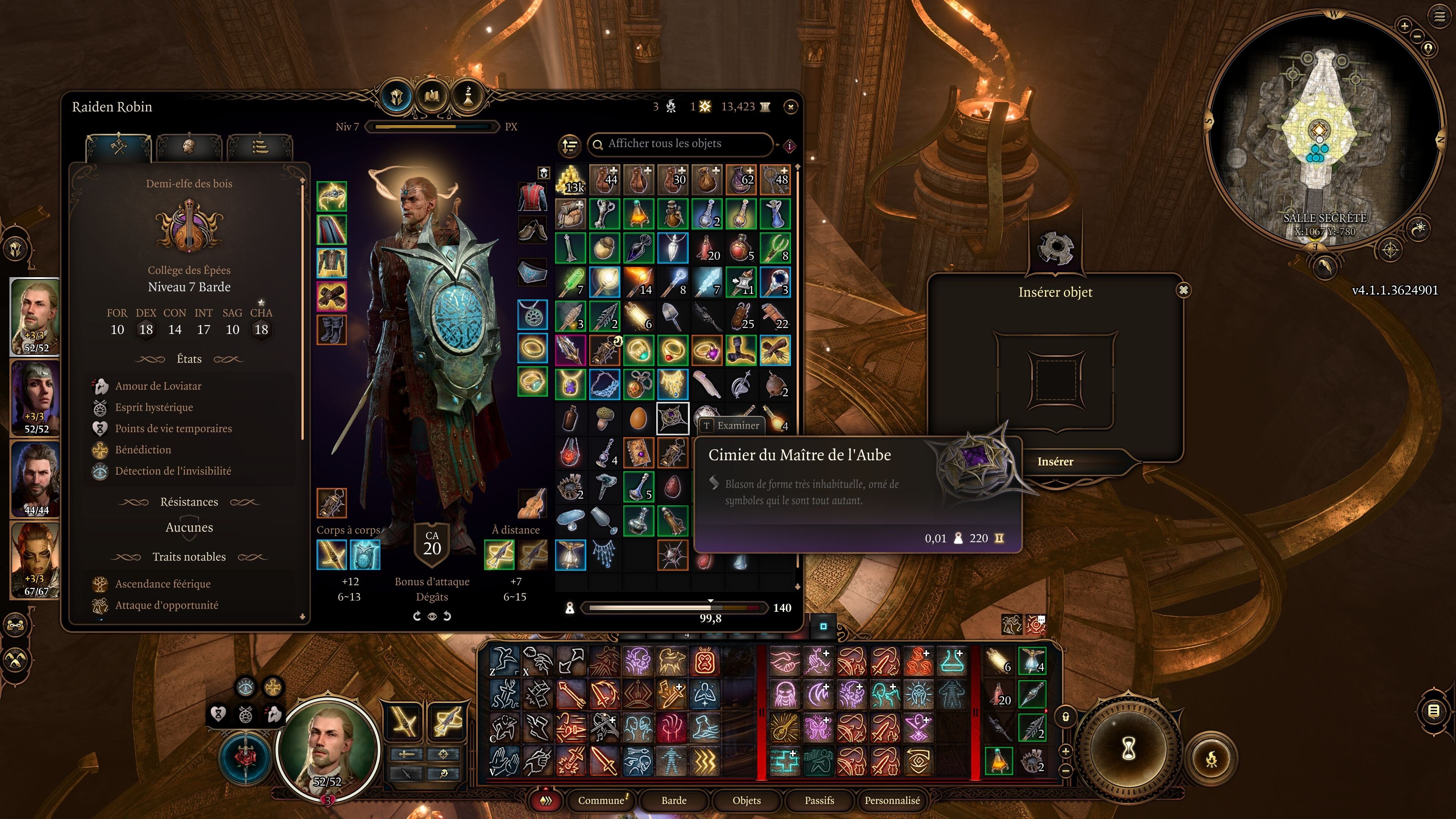Select the equipped amulet slot
The image size is (1456, 819).
tap(532, 315)
